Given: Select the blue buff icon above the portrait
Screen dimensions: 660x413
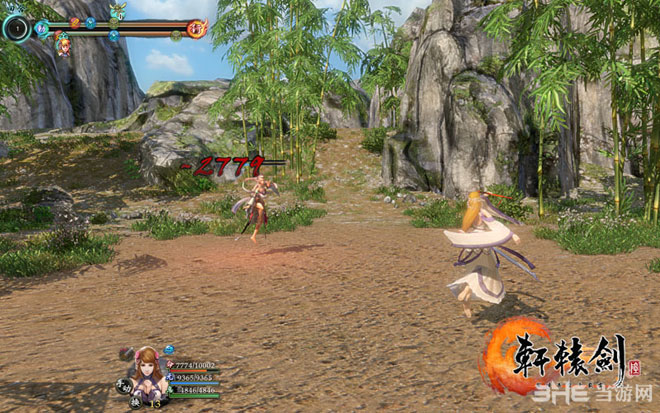Looking at the screenshot, I should pos(169,349).
